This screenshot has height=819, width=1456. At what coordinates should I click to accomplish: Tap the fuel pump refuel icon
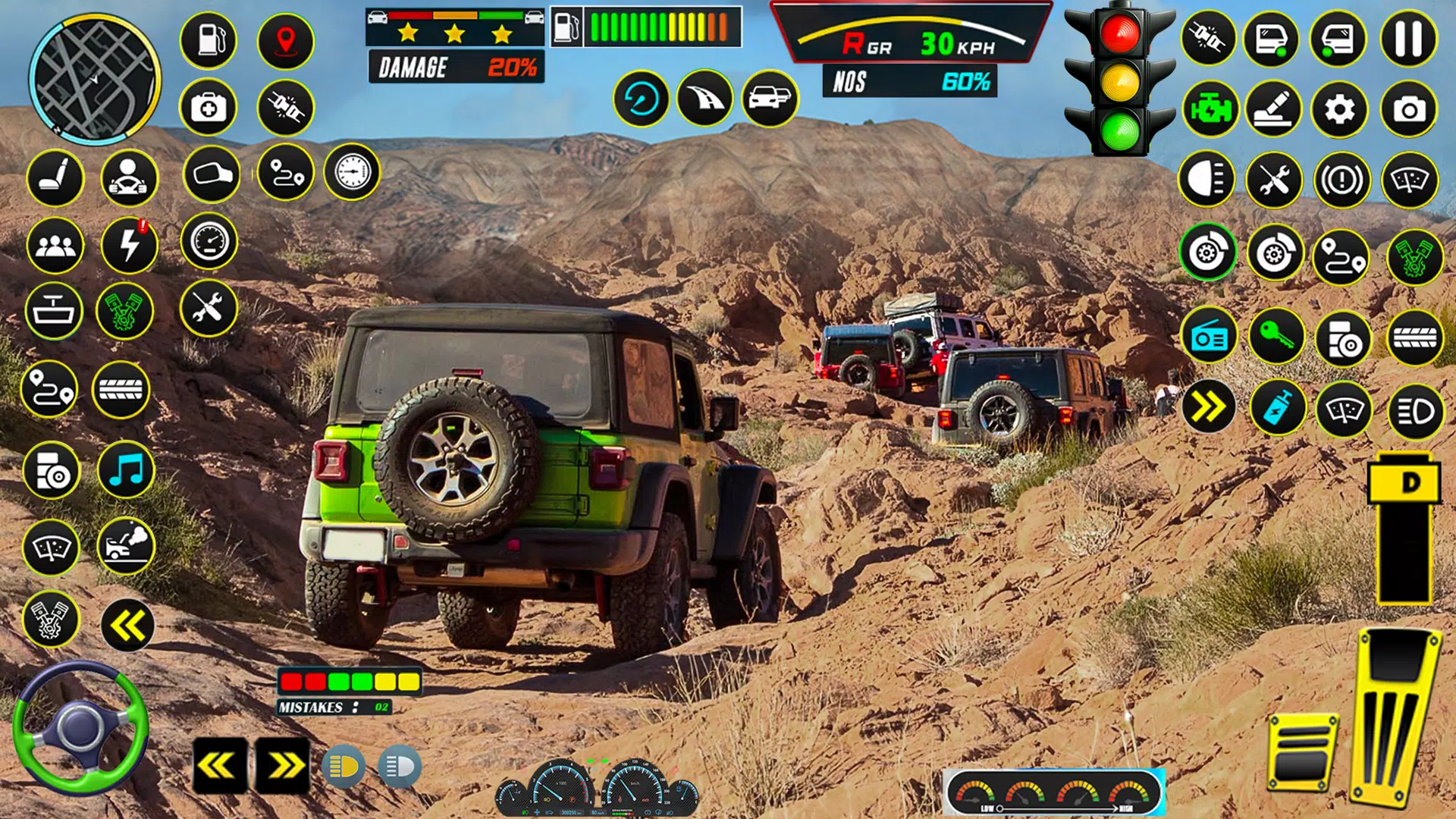[209, 39]
